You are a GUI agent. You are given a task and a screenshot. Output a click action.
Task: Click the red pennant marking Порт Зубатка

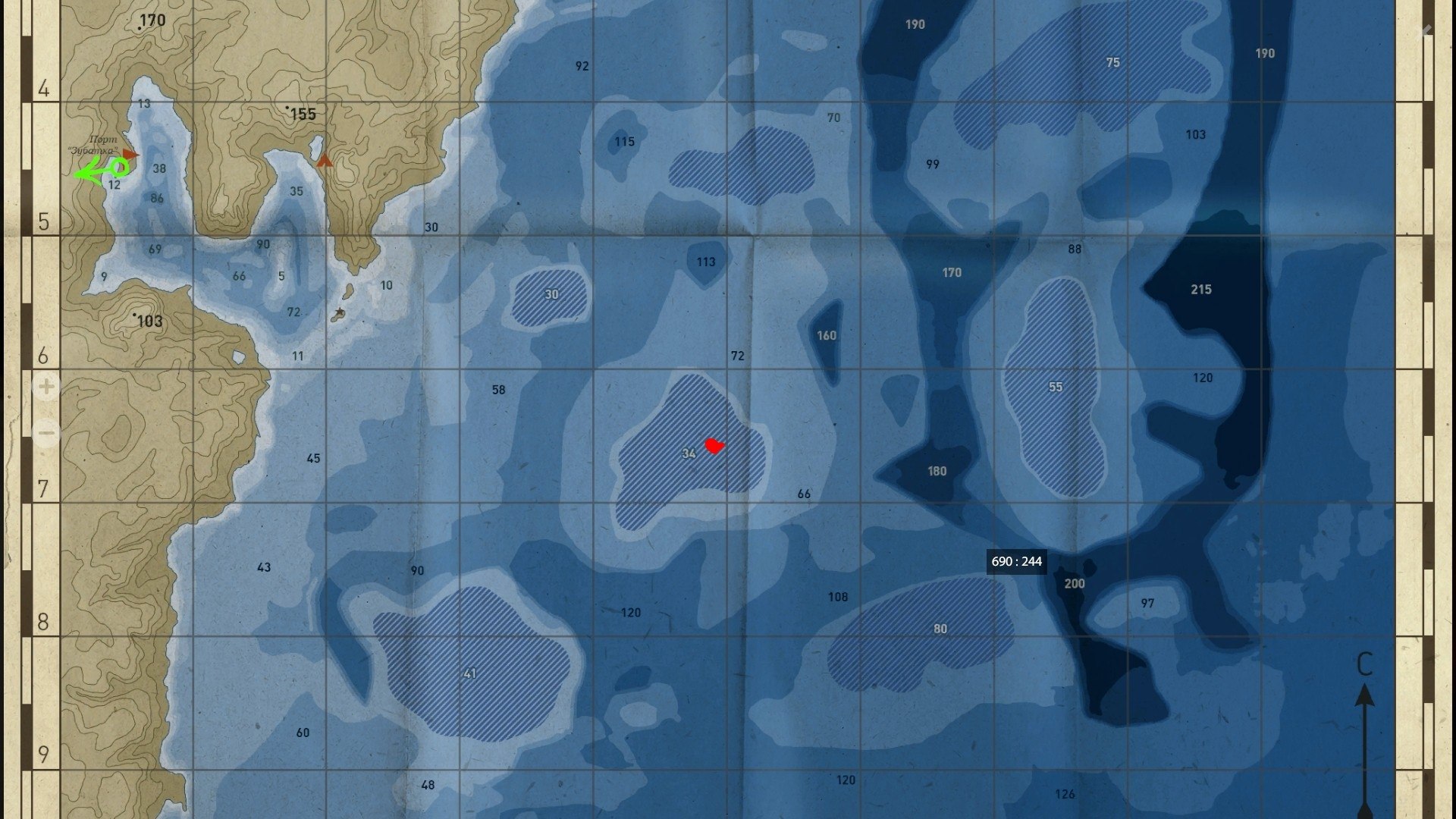point(130,154)
